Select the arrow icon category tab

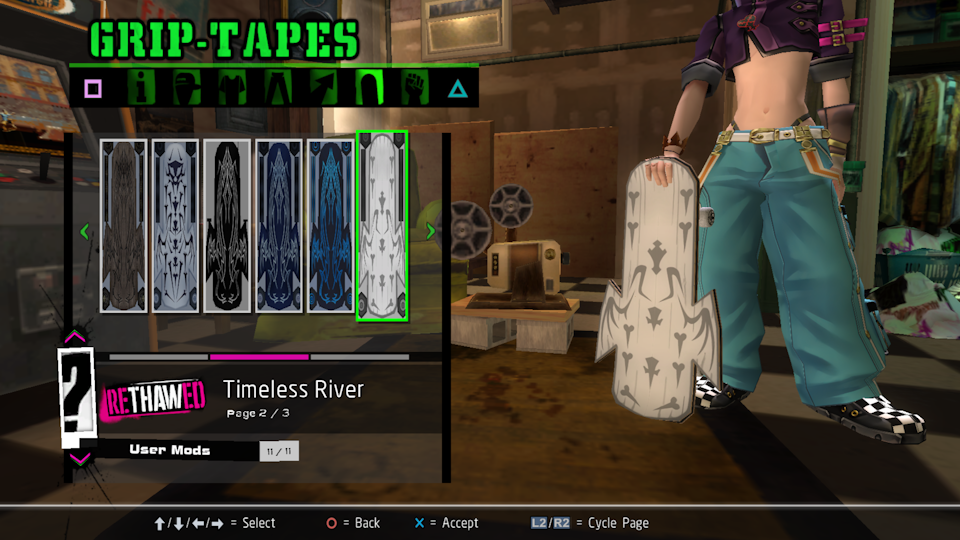coord(323,88)
